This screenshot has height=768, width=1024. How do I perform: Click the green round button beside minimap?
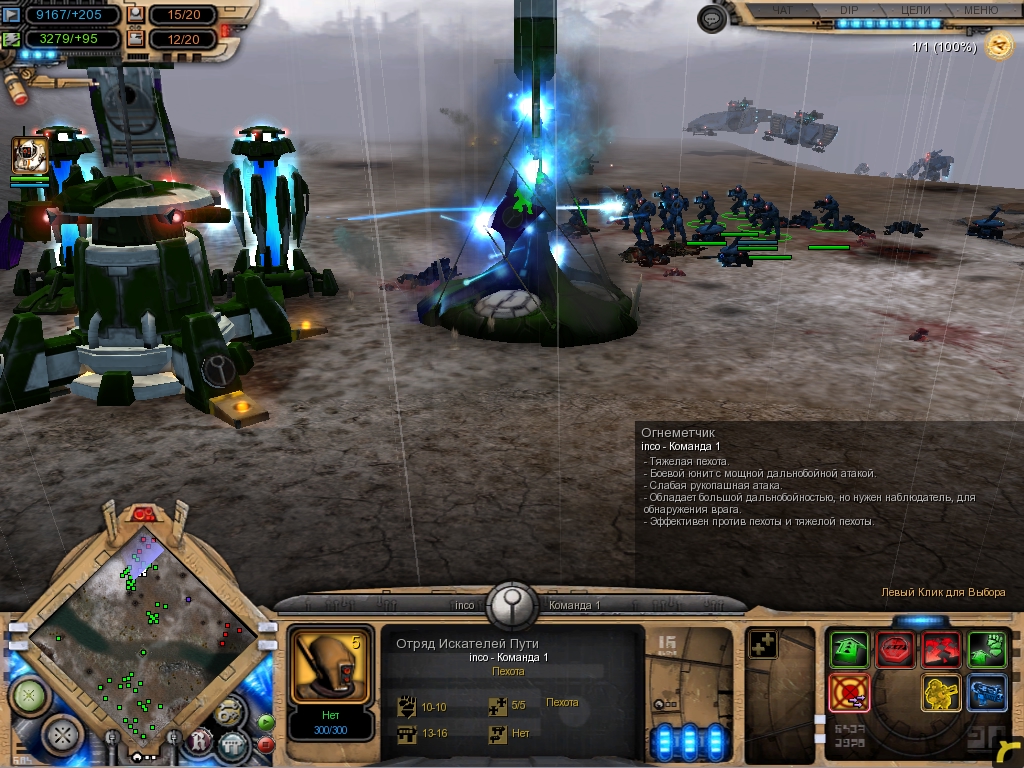tap(30, 694)
